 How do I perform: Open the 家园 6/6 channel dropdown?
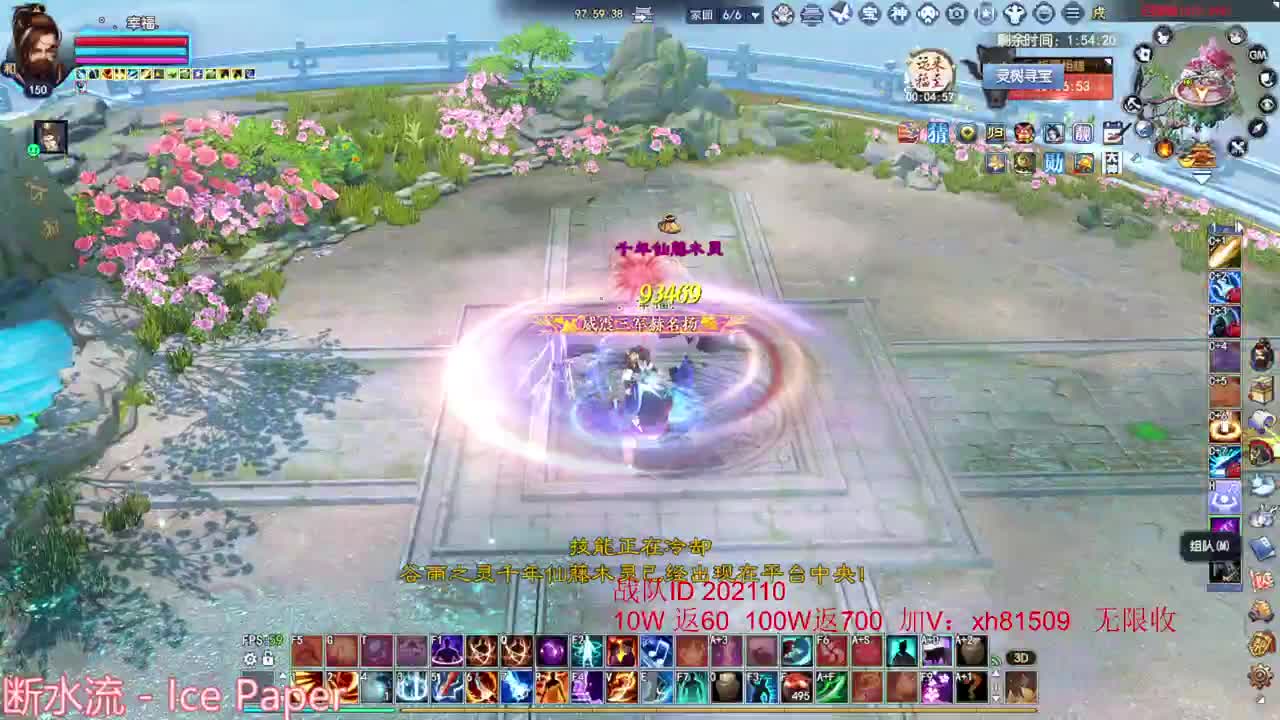point(757,14)
